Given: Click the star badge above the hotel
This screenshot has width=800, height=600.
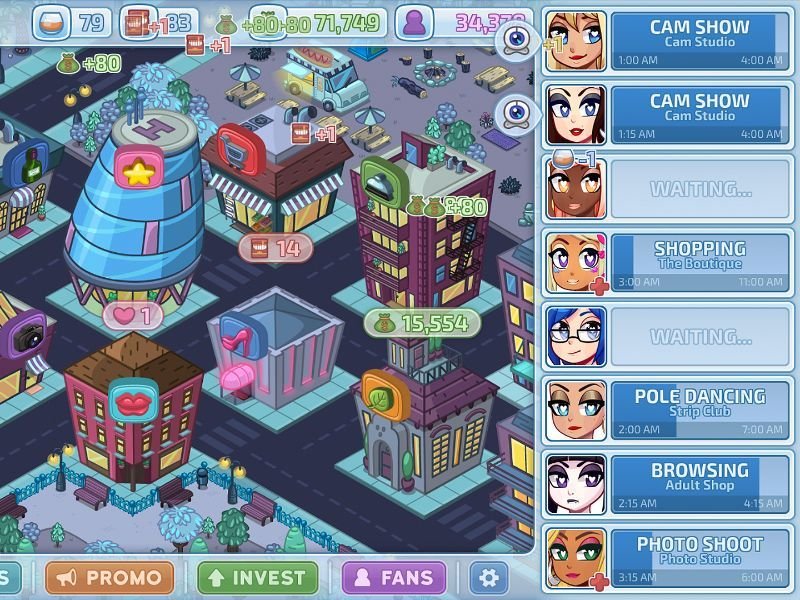Looking at the screenshot, I should [x=138, y=171].
